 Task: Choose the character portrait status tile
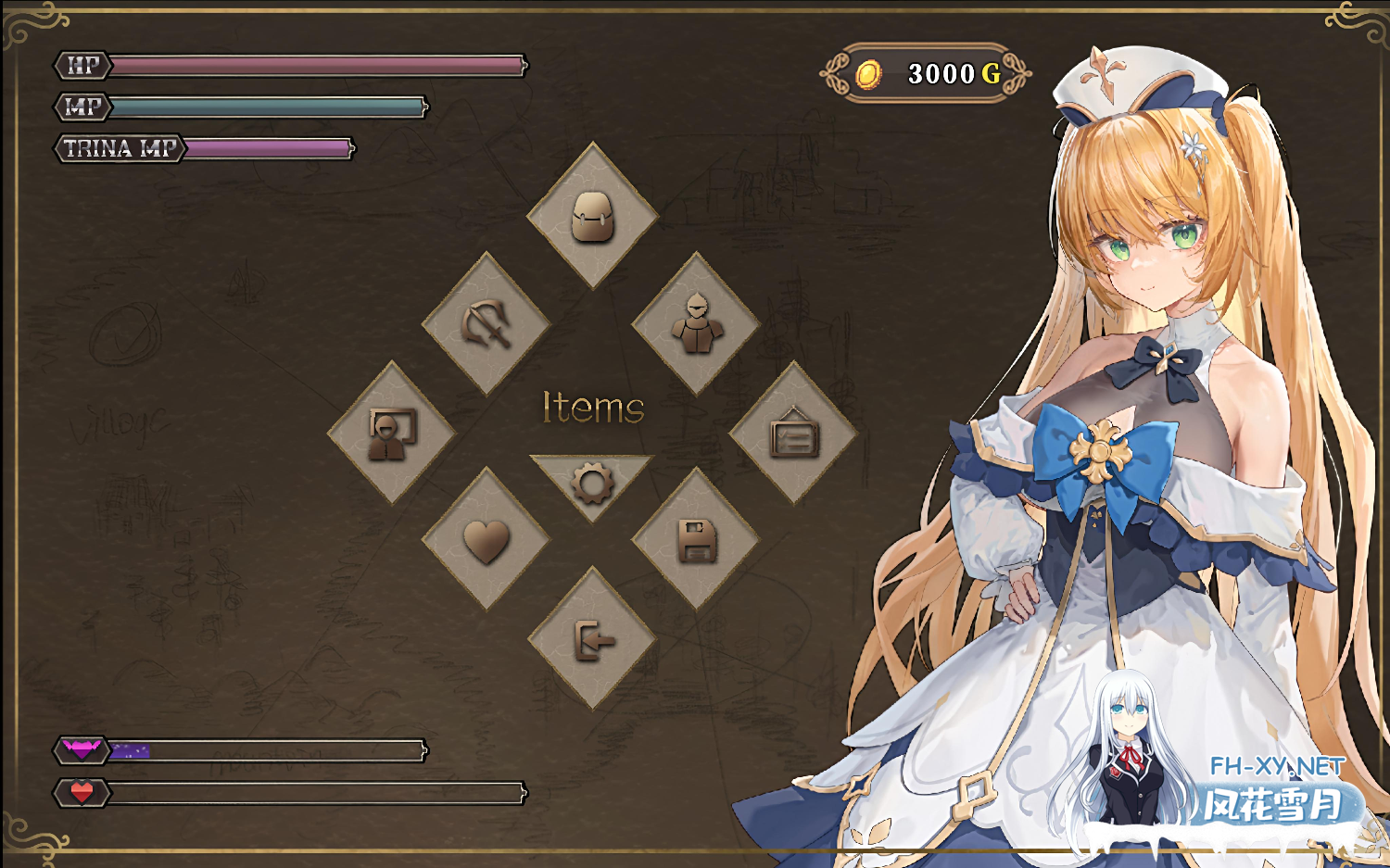392,434
